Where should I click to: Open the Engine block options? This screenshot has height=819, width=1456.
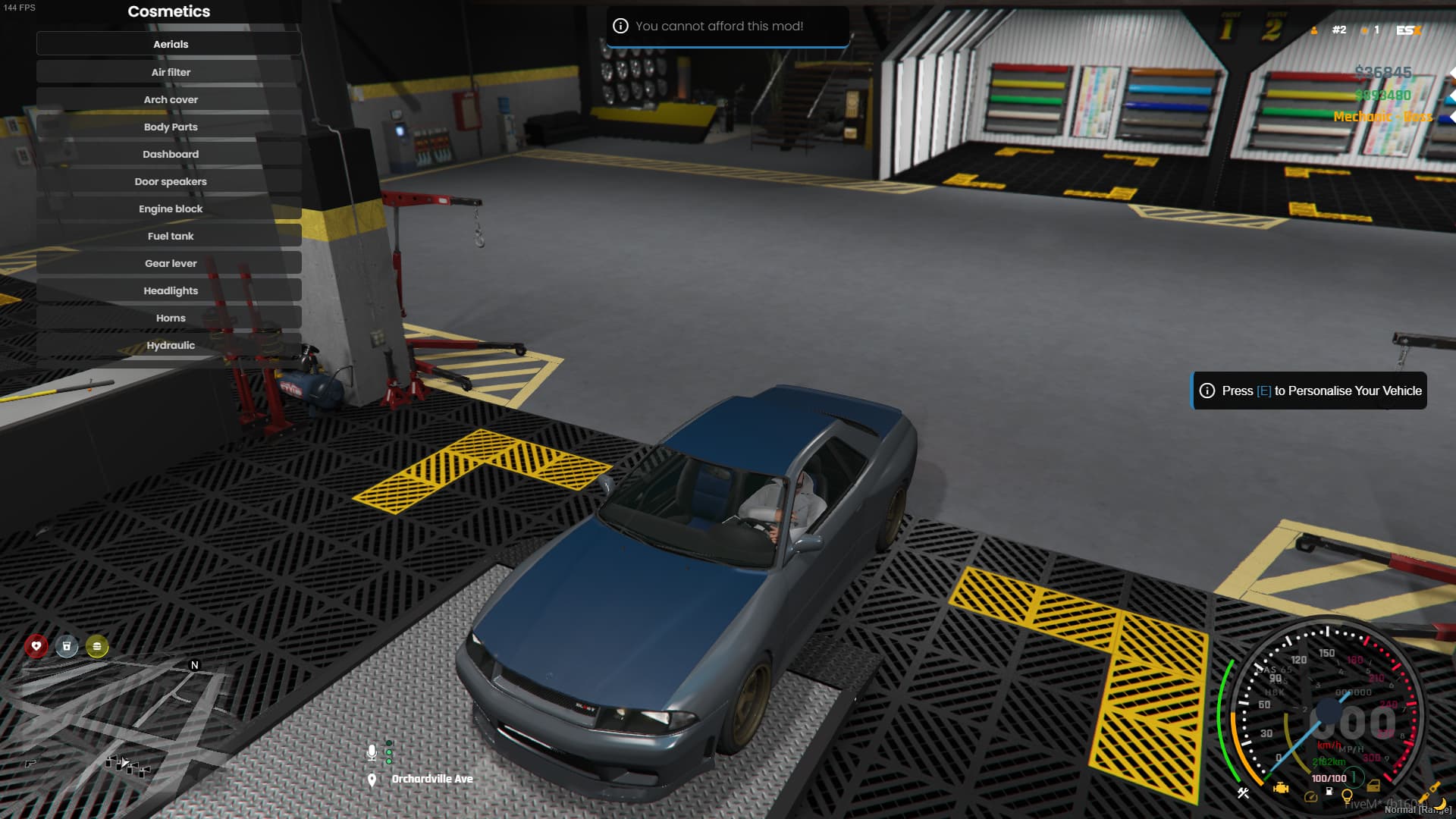coord(170,209)
